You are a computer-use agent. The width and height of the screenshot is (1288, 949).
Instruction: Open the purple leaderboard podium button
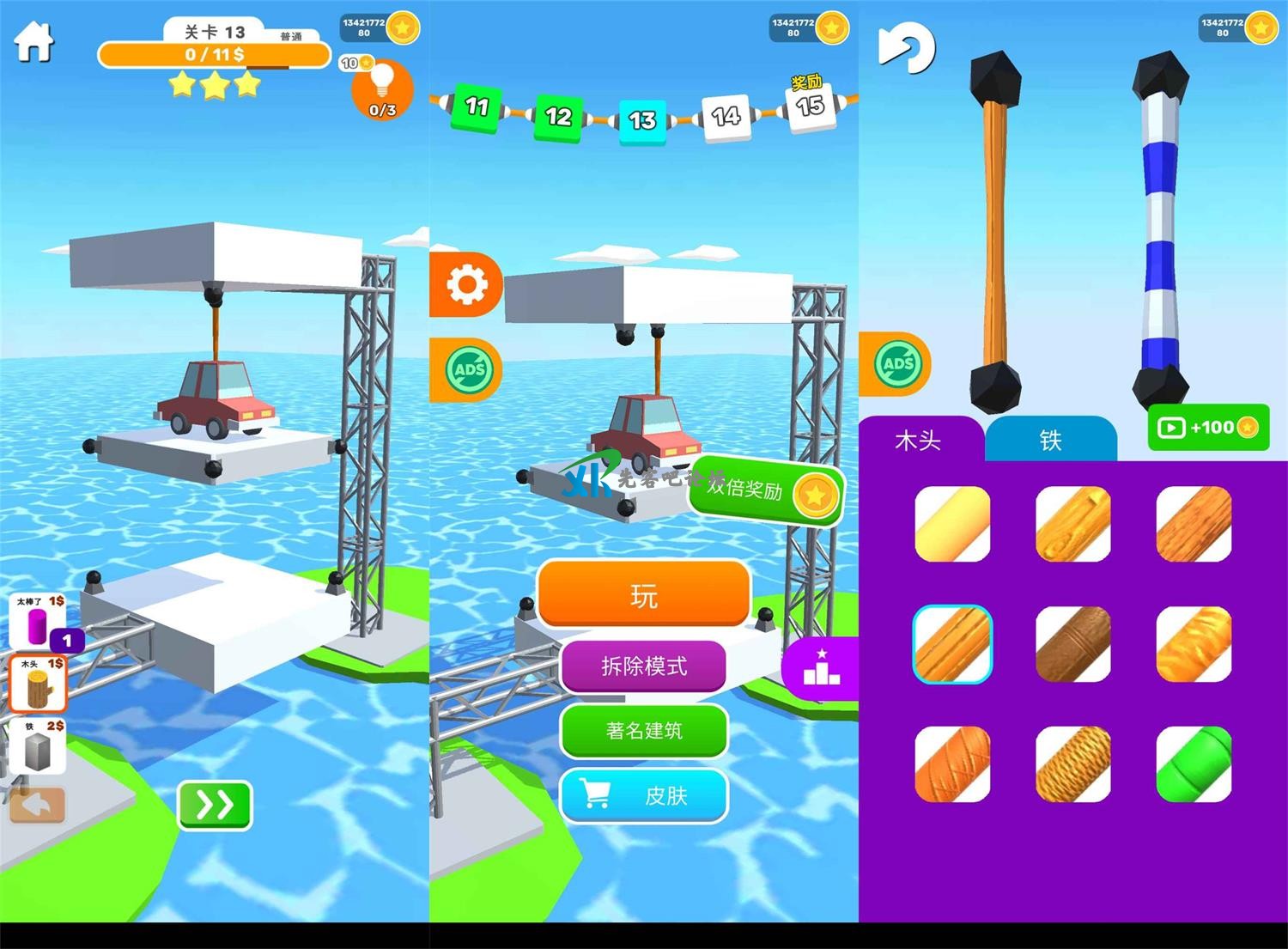pos(821,668)
